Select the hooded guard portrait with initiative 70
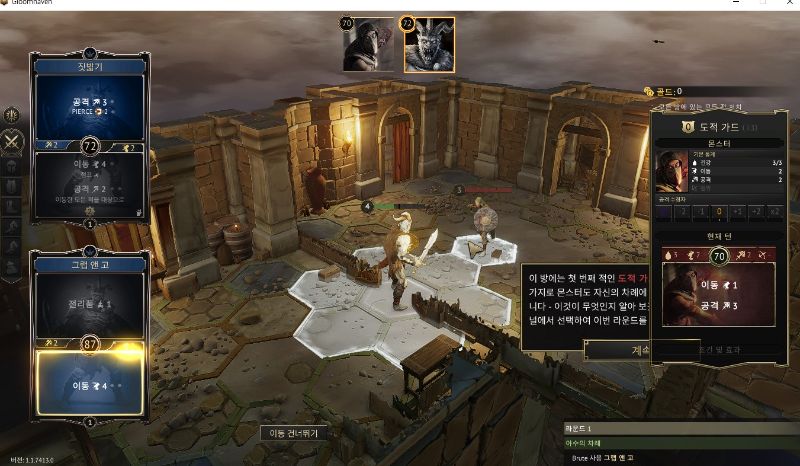This screenshot has width=800, height=466. click(368, 45)
